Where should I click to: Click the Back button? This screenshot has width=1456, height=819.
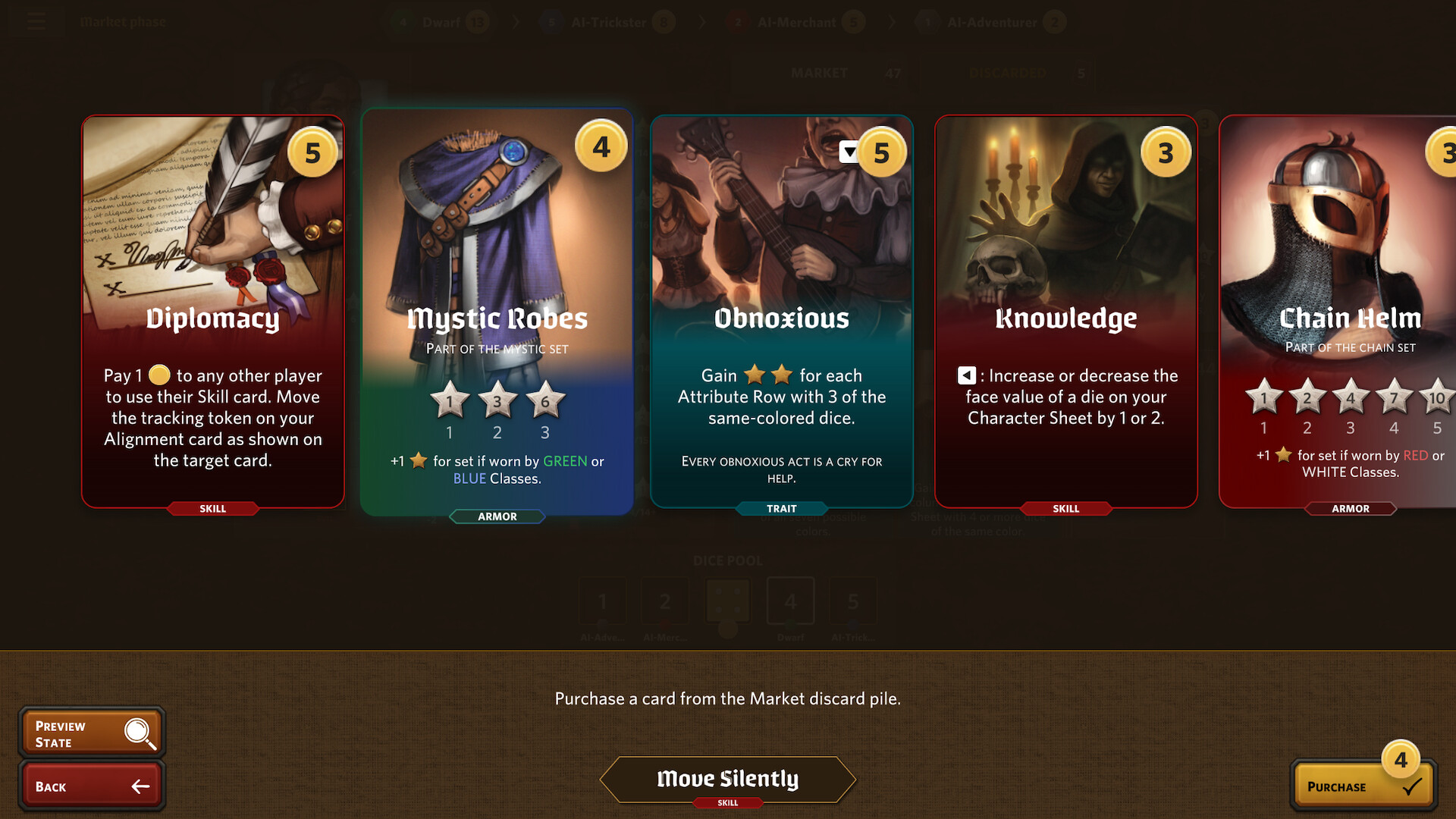[x=90, y=786]
